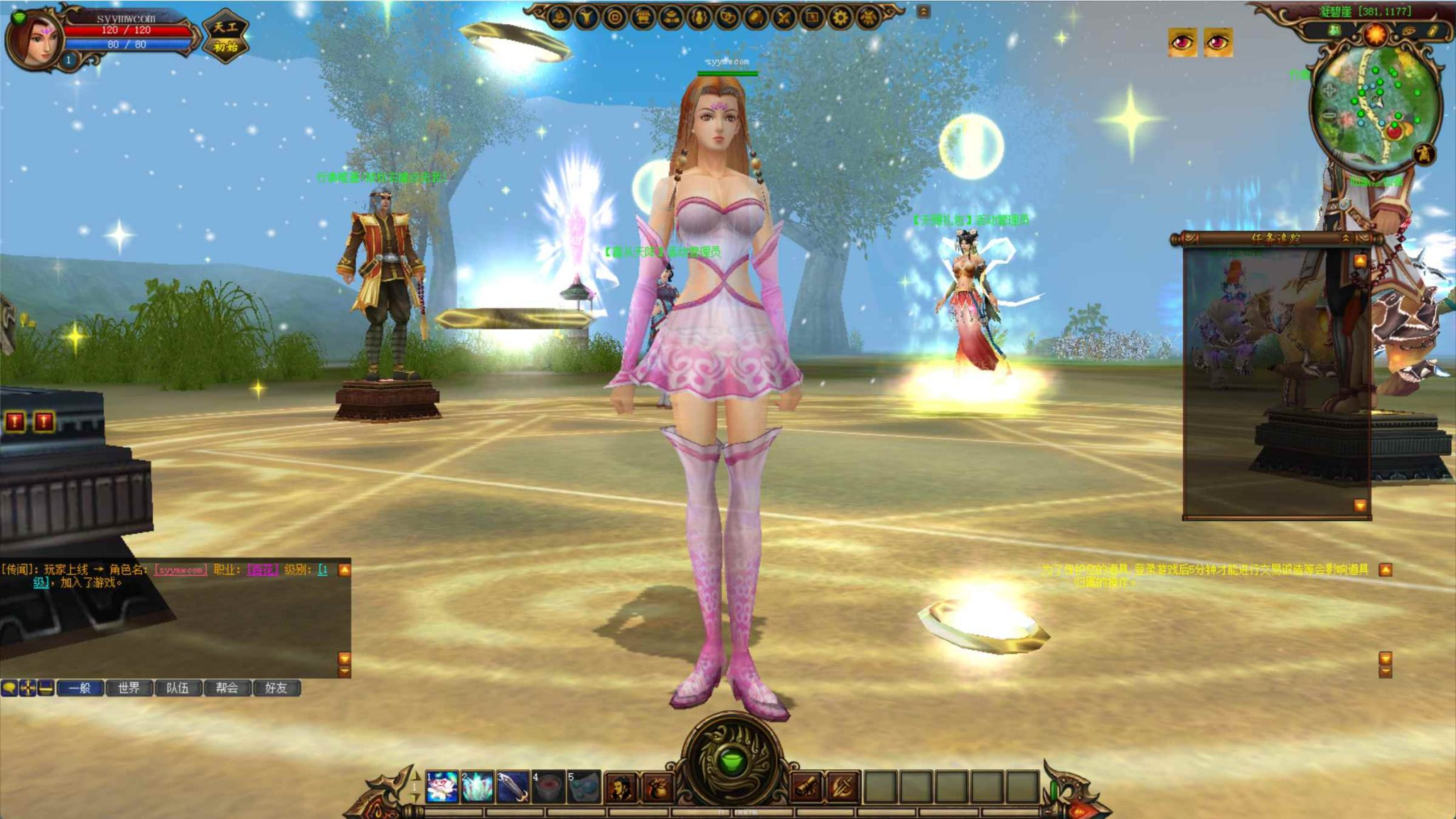Click the red HP bar showing 120/120
1456x819 pixels.
tap(127, 30)
